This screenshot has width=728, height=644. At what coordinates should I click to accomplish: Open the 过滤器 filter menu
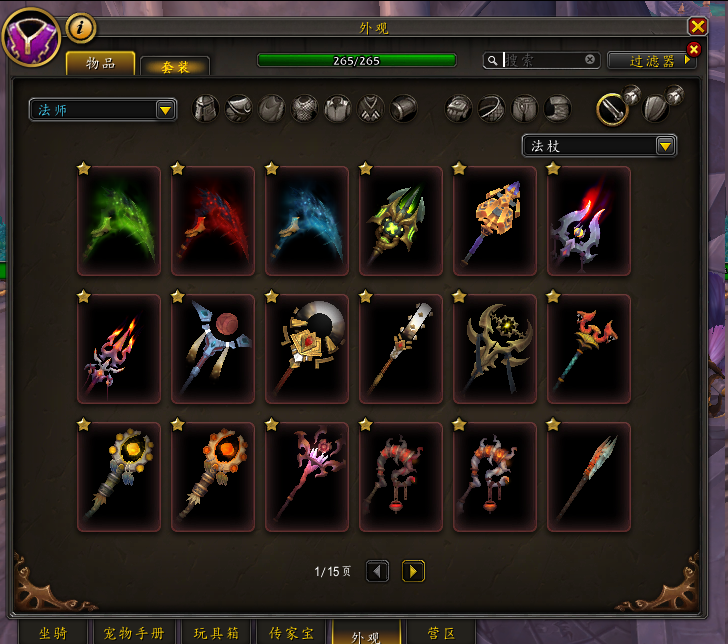653,61
